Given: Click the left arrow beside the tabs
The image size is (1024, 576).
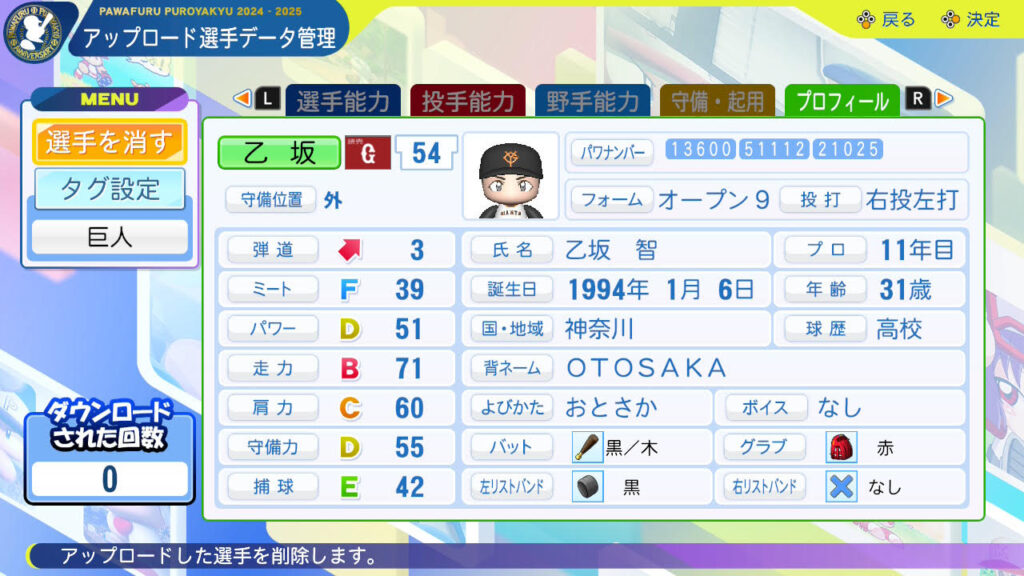Looking at the screenshot, I should [241, 99].
